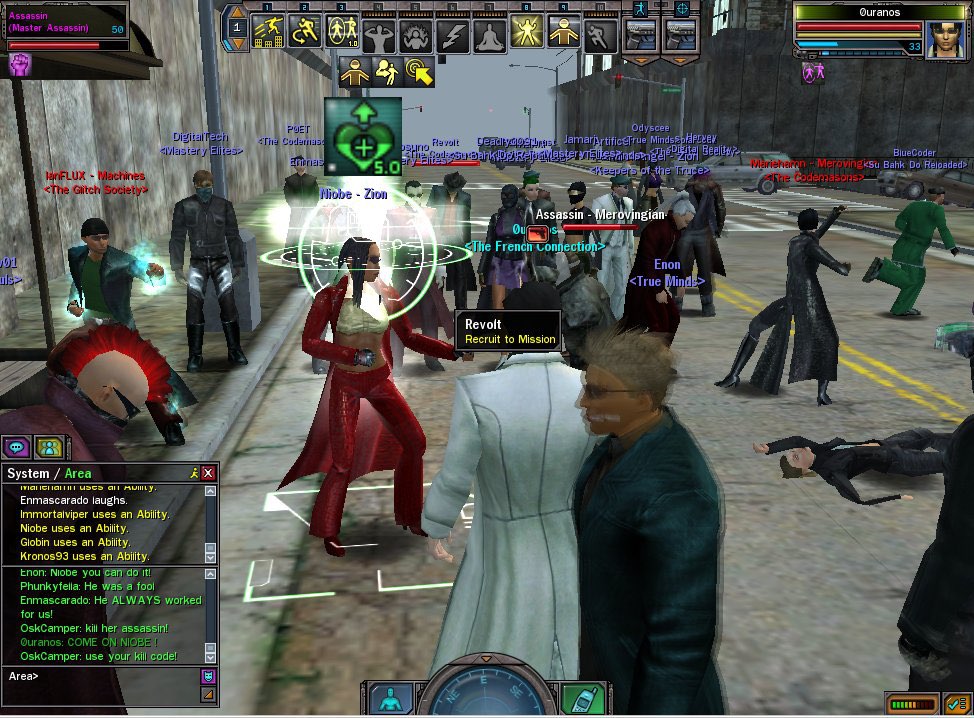Use the flexing muscles ability in slot 4
Image resolution: width=974 pixels, height=718 pixels.
379,35
